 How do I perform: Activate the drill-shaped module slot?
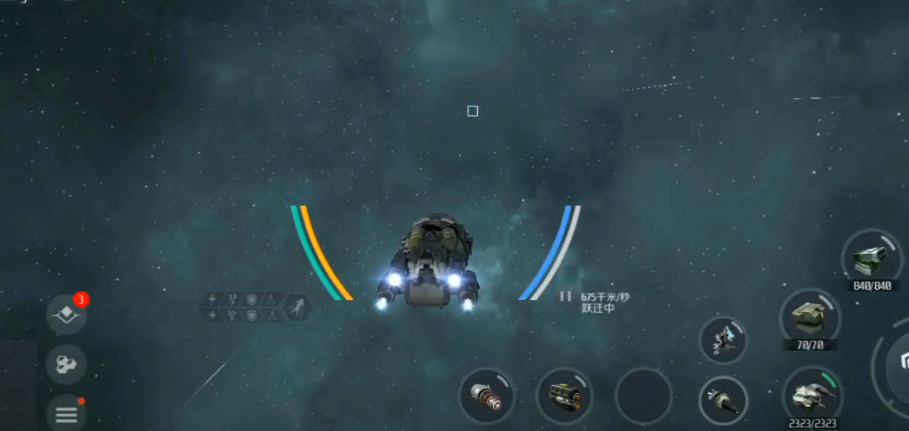pyautogui.click(x=723, y=400)
